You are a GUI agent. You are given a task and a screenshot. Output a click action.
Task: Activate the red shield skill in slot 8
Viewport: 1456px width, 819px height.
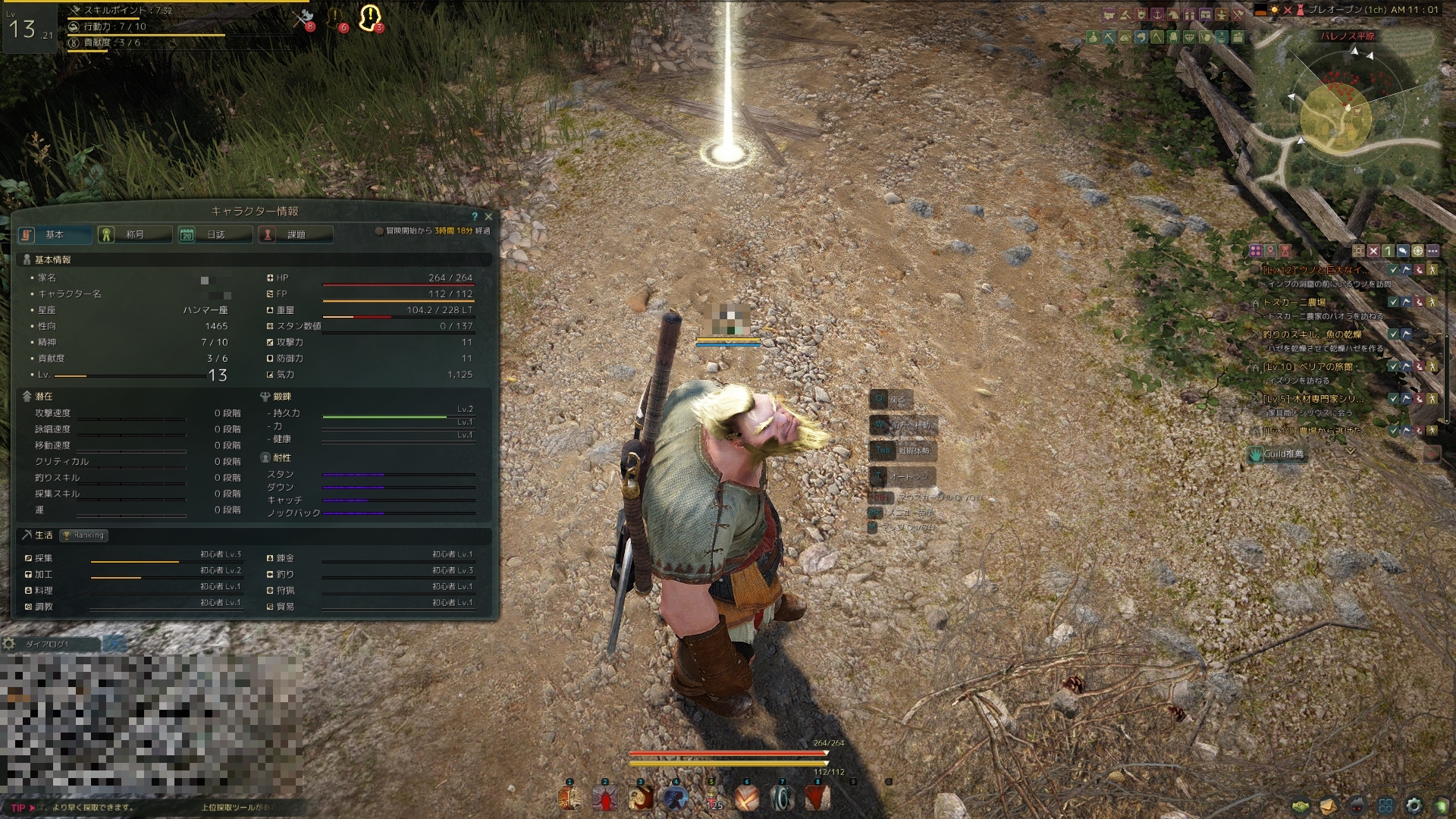tap(817, 799)
